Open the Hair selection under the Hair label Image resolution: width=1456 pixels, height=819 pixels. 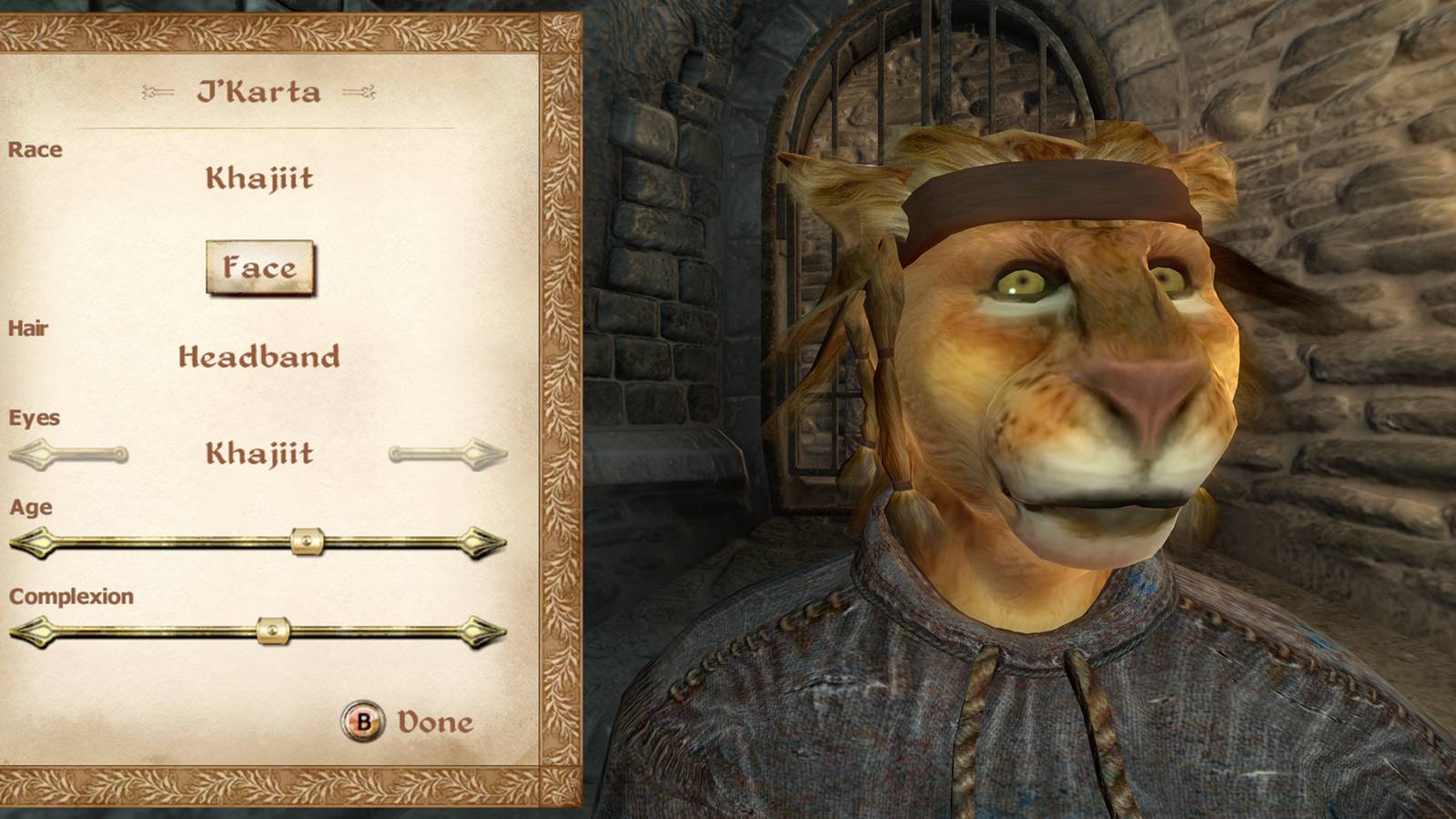pos(261,359)
